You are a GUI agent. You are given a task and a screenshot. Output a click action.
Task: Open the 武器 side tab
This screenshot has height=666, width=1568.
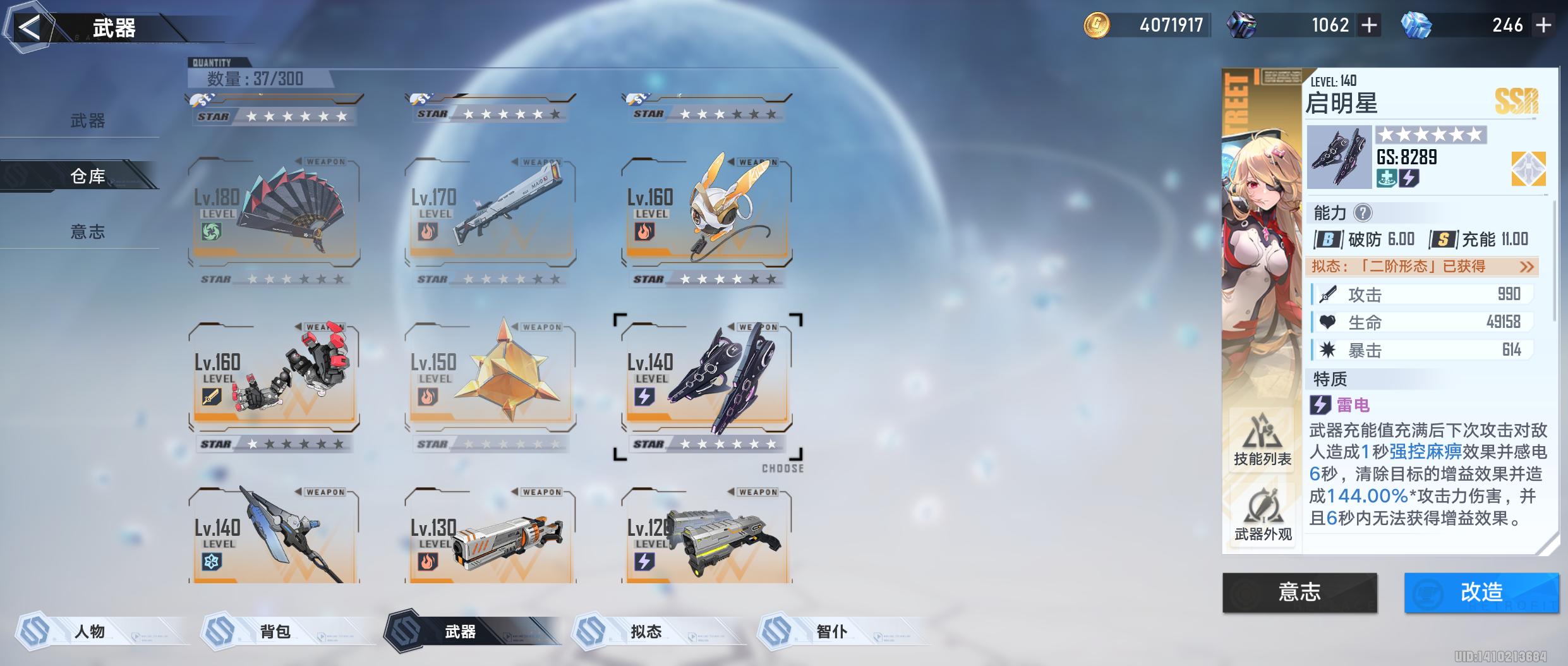87,121
